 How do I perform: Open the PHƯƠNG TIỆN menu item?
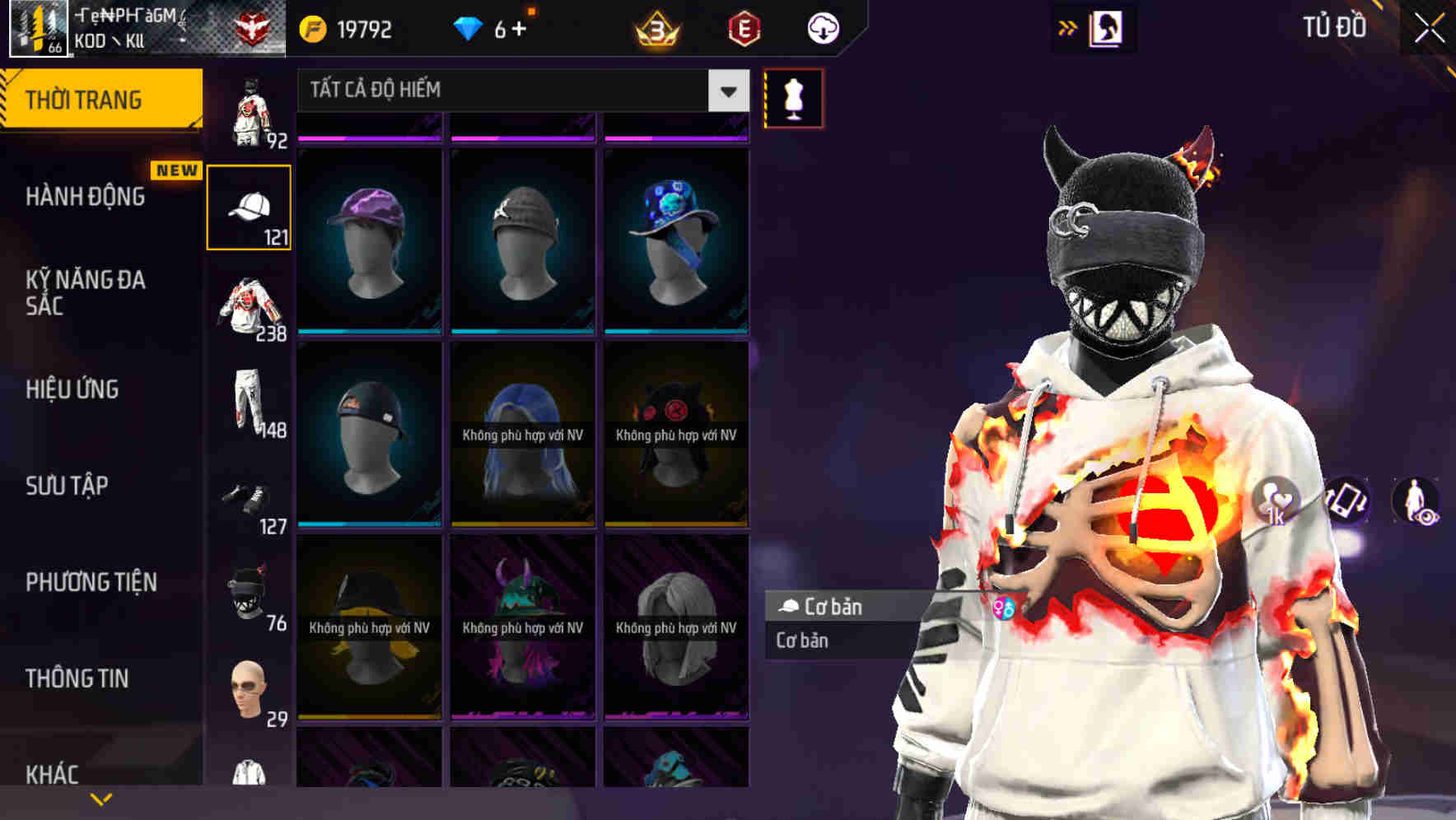pos(91,582)
